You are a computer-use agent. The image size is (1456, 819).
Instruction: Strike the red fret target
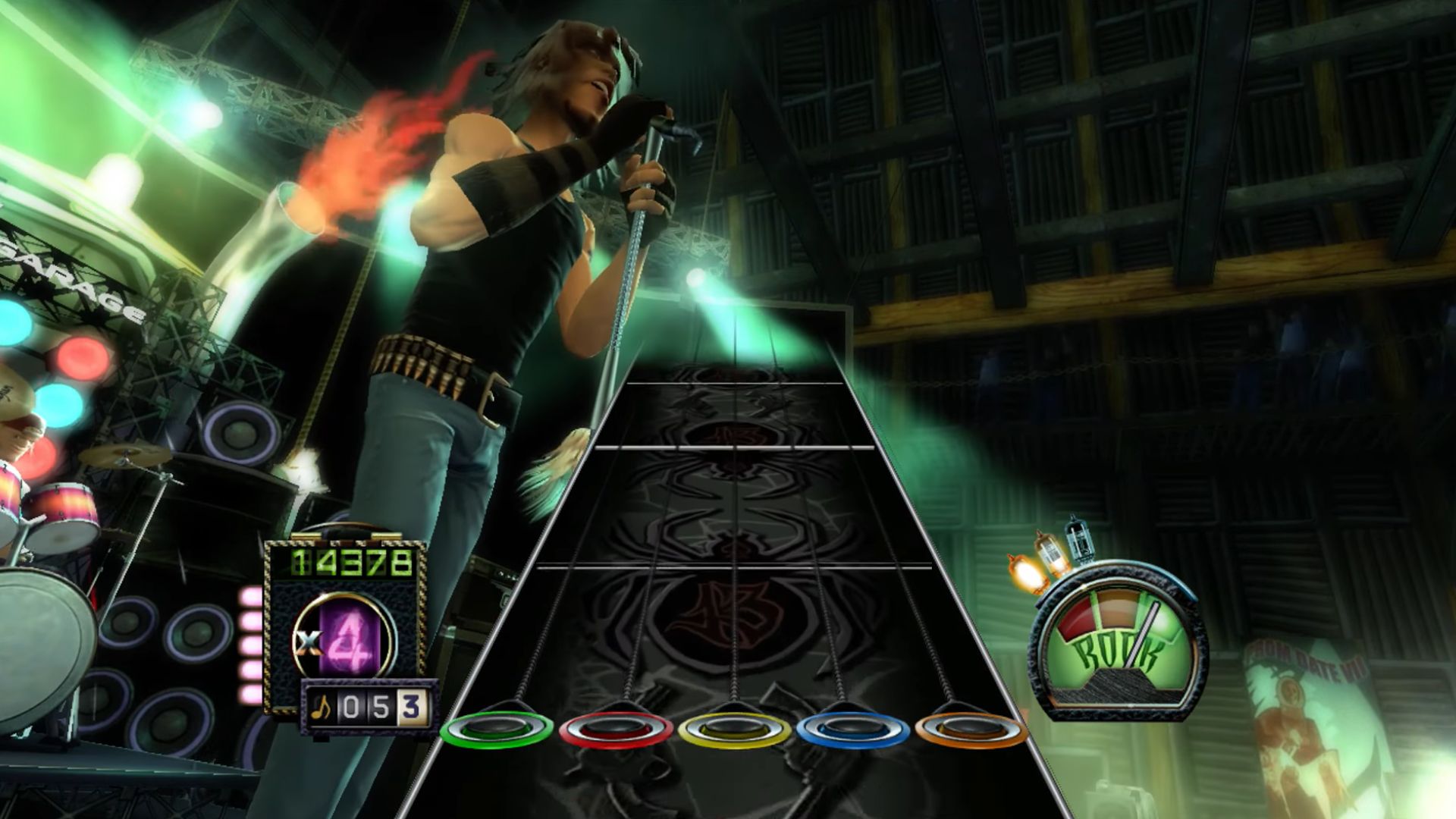tap(615, 730)
